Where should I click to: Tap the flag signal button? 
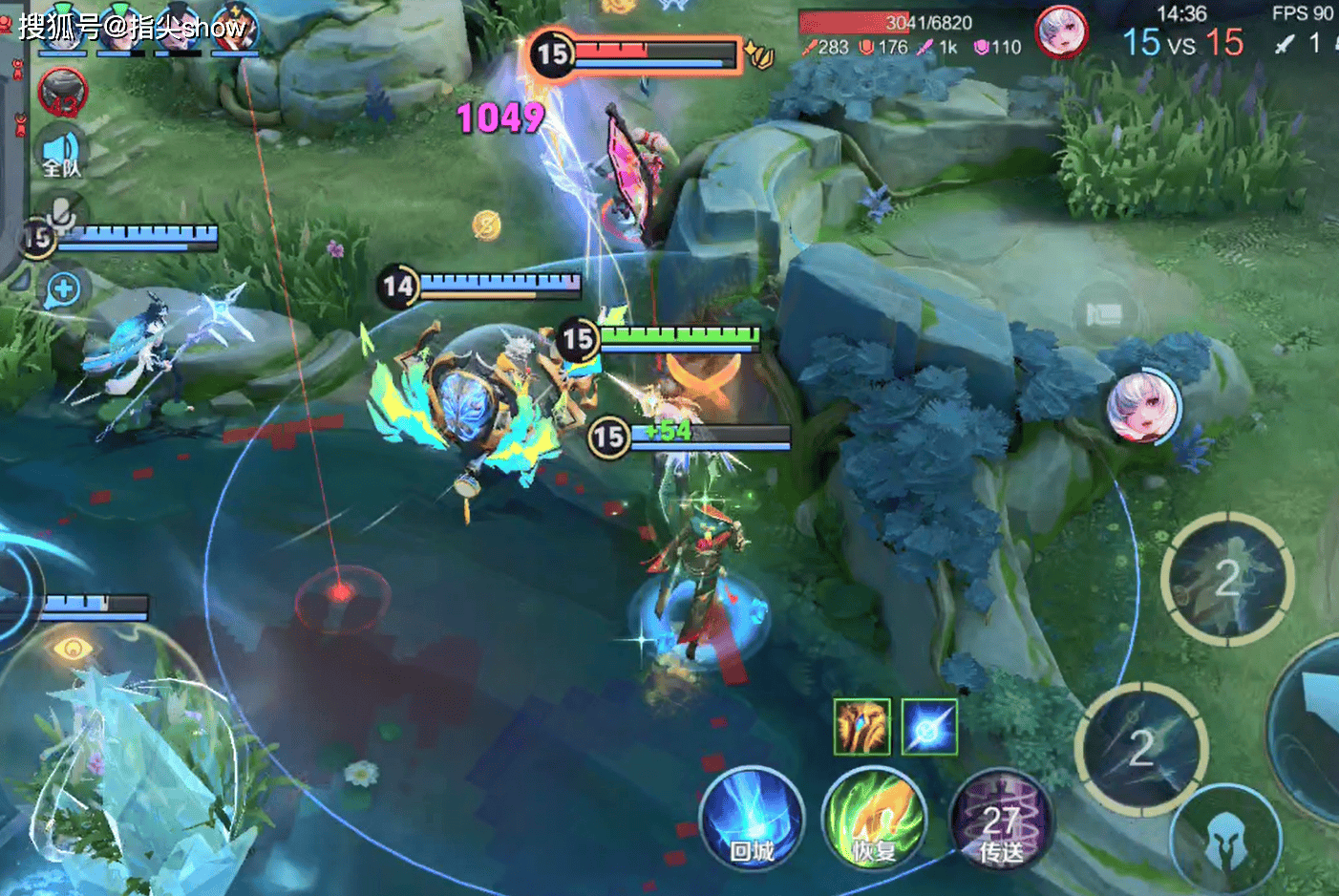1104,314
